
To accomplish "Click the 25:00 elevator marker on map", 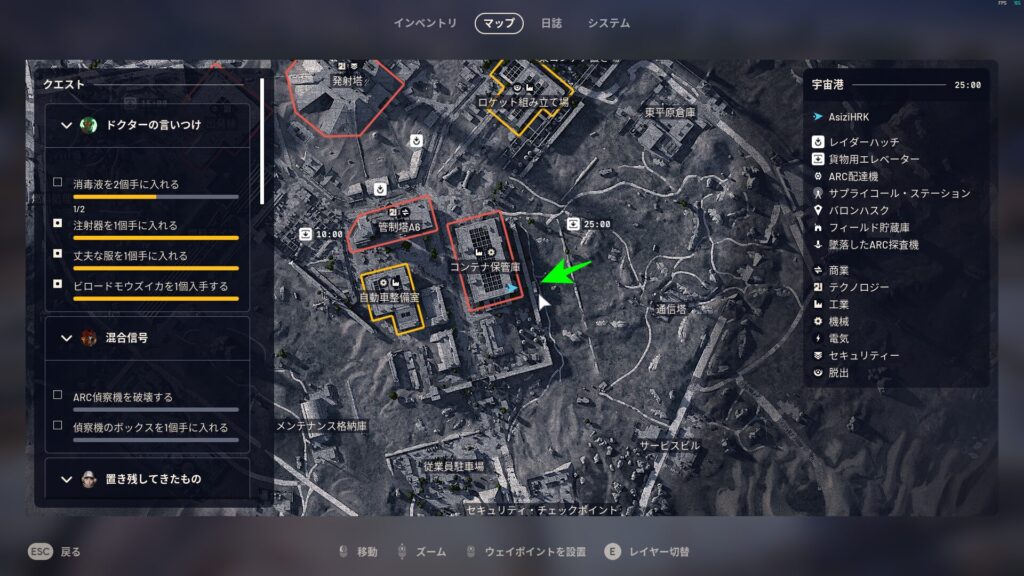I will tap(573, 224).
